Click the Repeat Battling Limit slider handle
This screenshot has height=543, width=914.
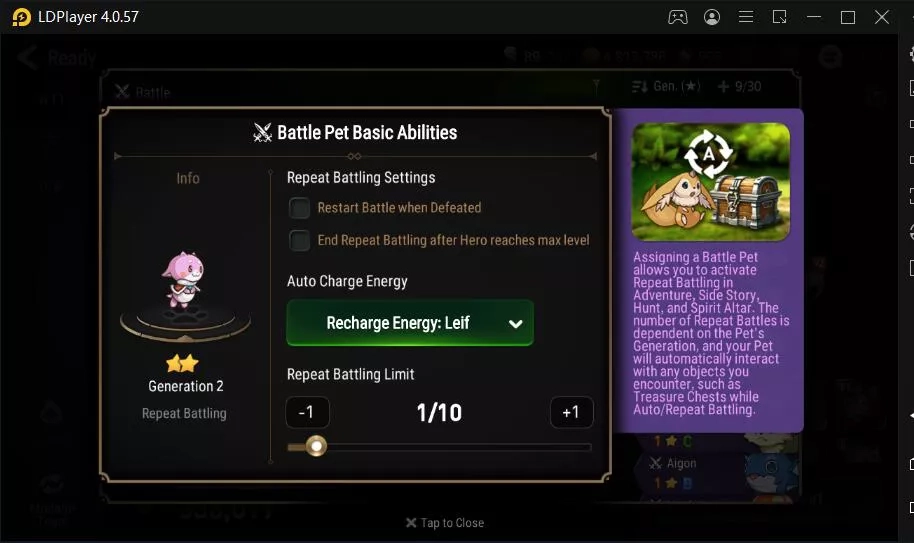(x=316, y=446)
